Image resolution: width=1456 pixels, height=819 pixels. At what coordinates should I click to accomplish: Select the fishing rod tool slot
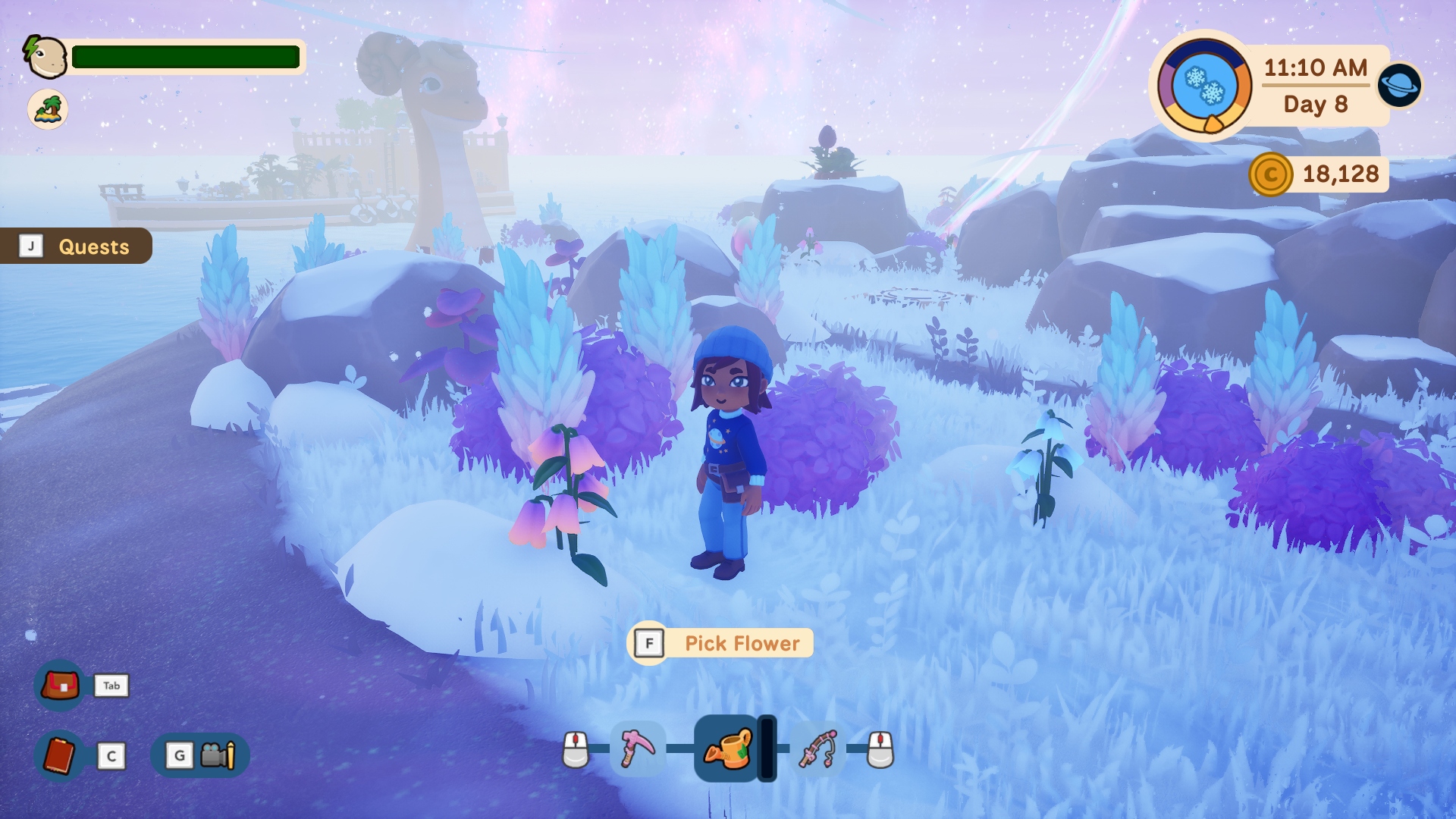pos(817,748)
